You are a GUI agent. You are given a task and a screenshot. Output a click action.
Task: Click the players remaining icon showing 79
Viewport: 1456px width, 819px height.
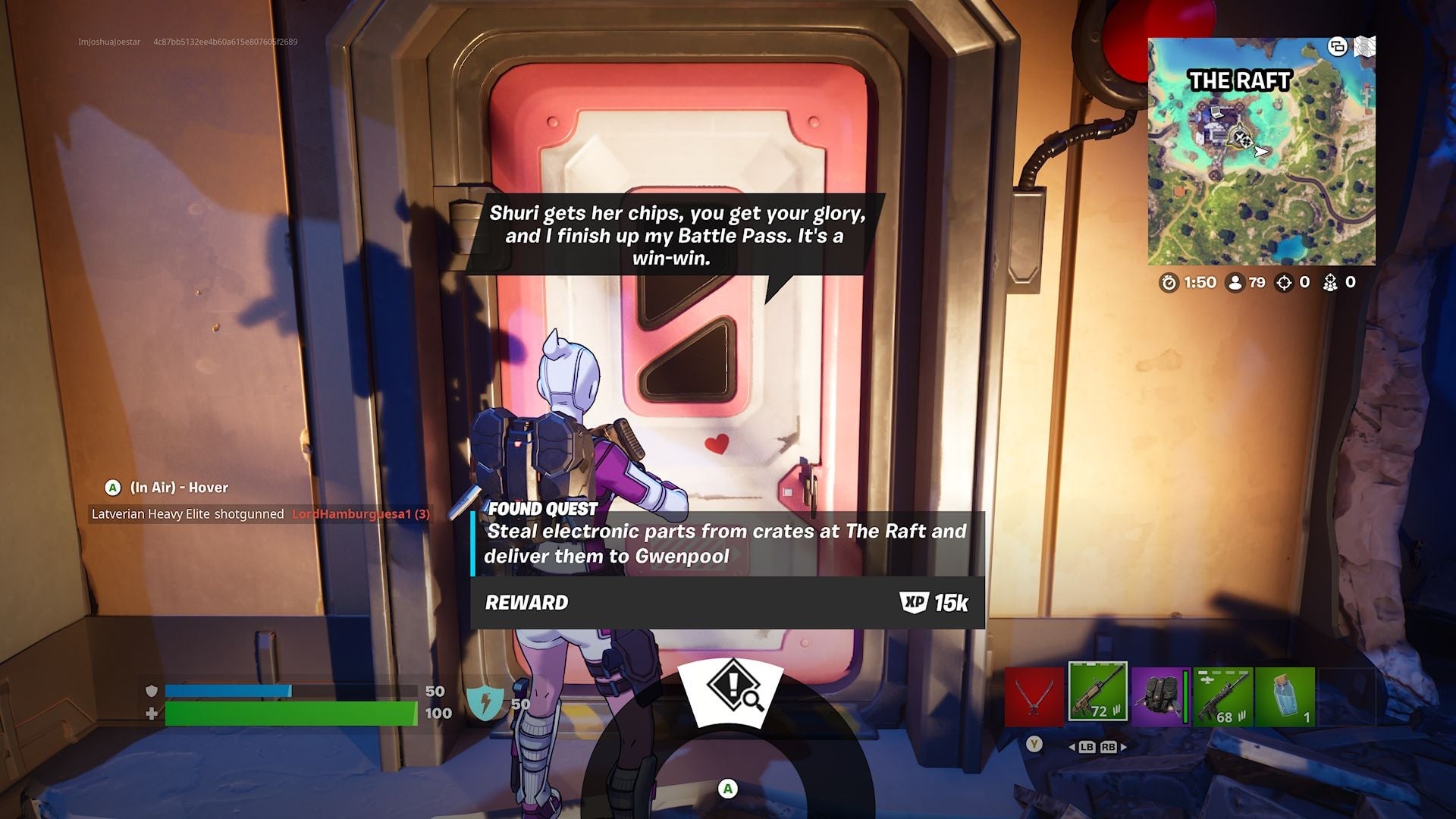pos(1235,283)
